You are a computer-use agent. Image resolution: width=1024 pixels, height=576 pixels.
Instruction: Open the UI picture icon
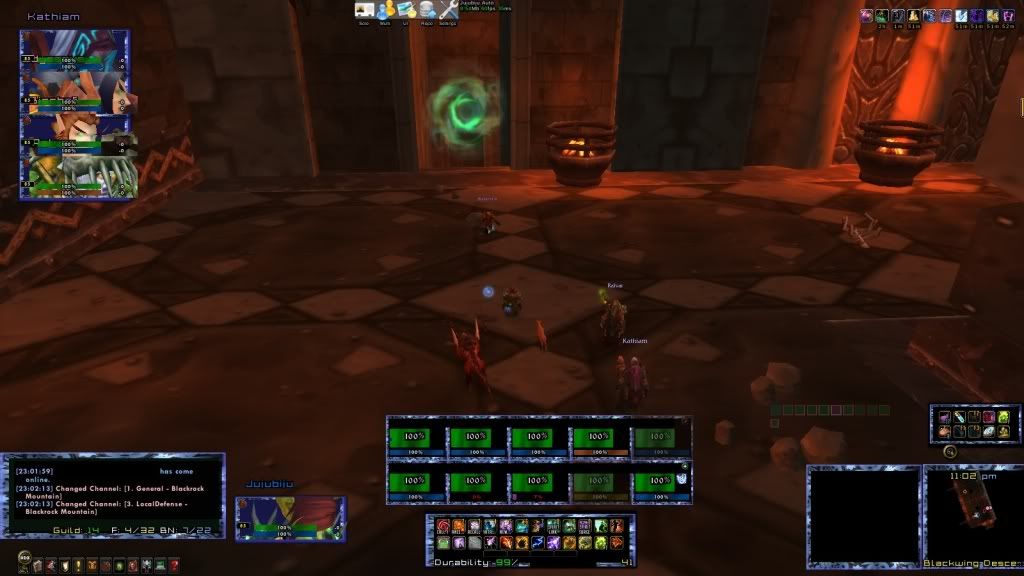click(x=406, y=10)
